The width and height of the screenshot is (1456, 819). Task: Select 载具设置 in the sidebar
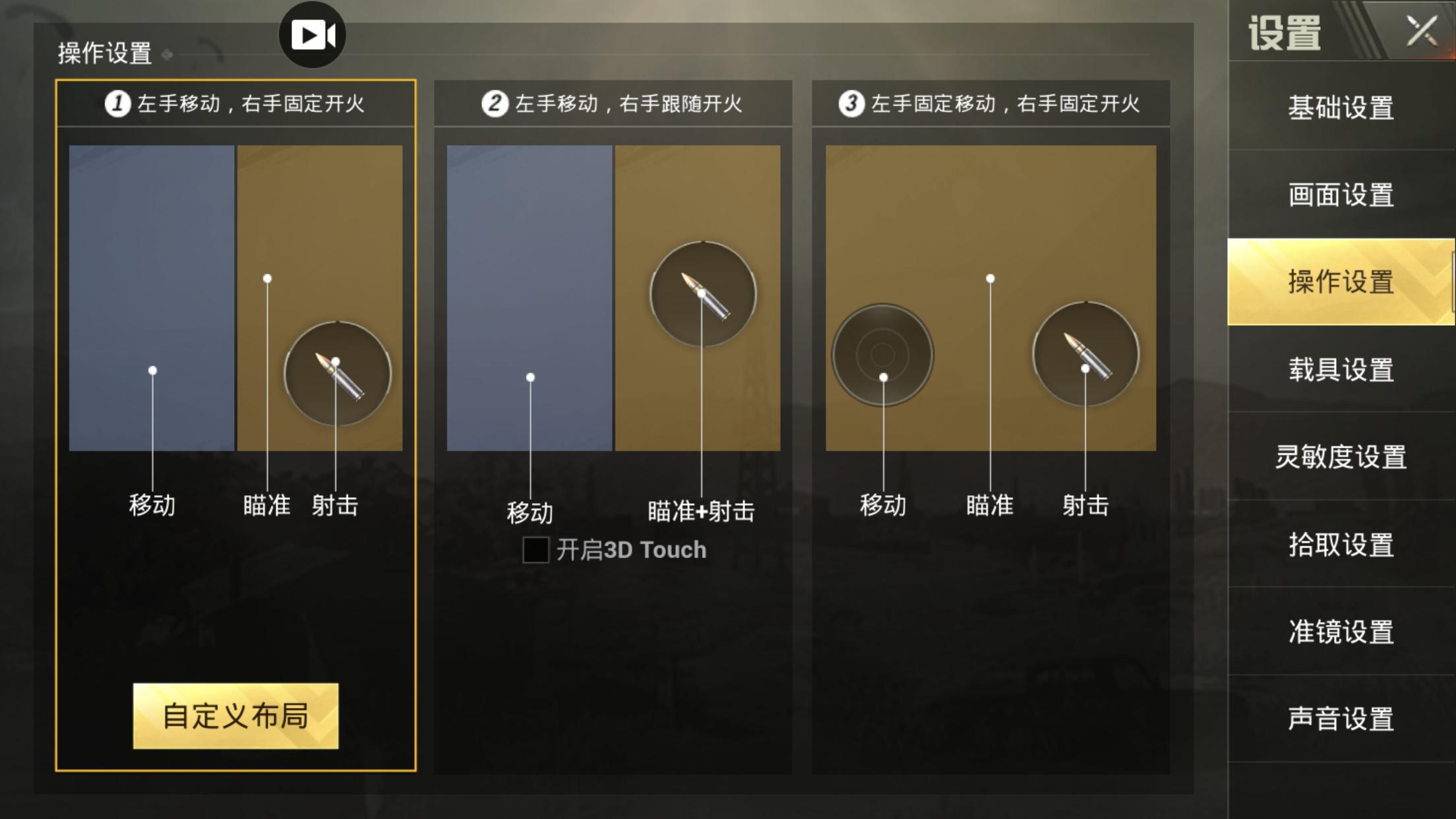tap(1342, 371)
